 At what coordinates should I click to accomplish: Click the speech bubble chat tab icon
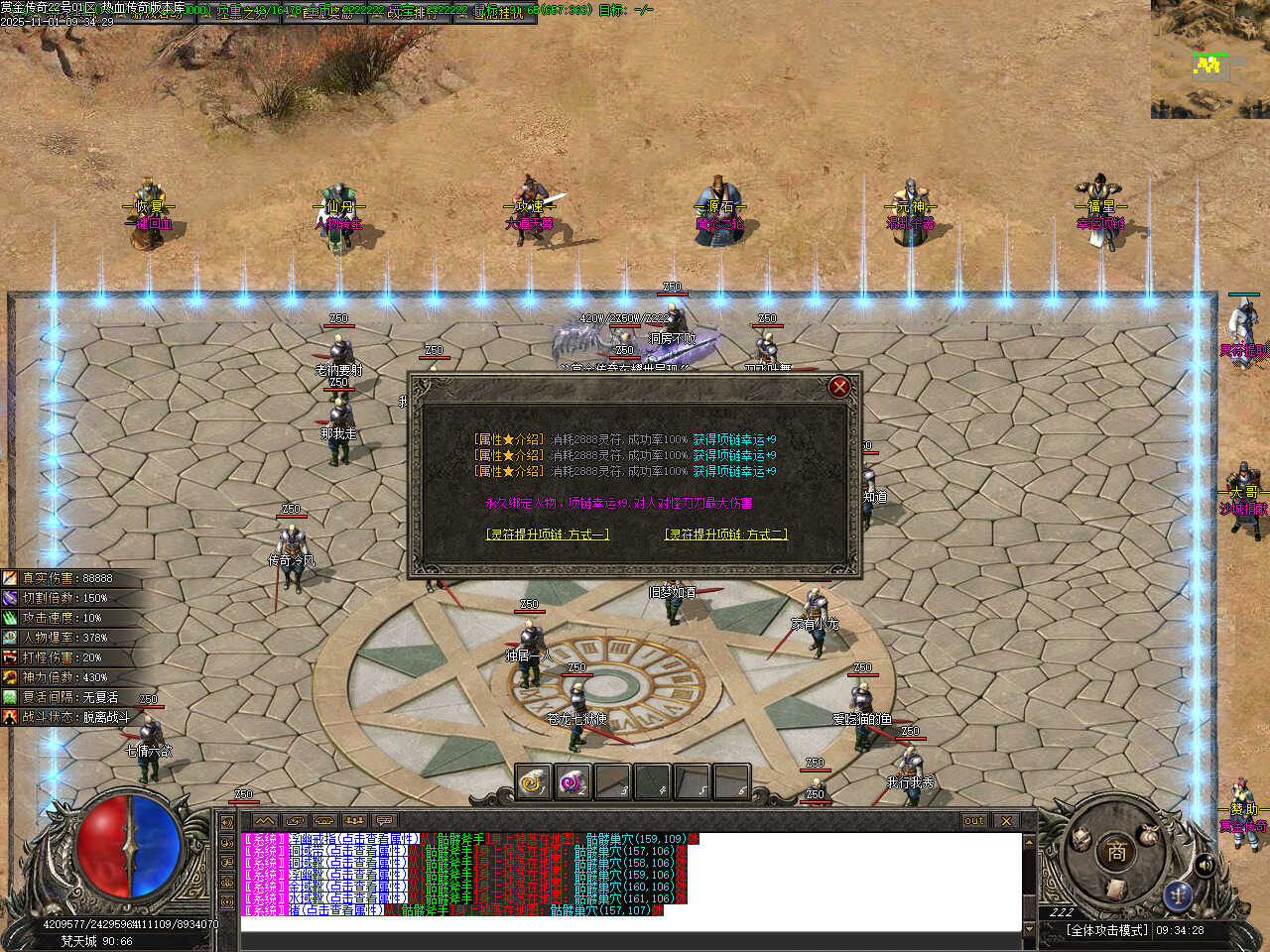point(384,821)
